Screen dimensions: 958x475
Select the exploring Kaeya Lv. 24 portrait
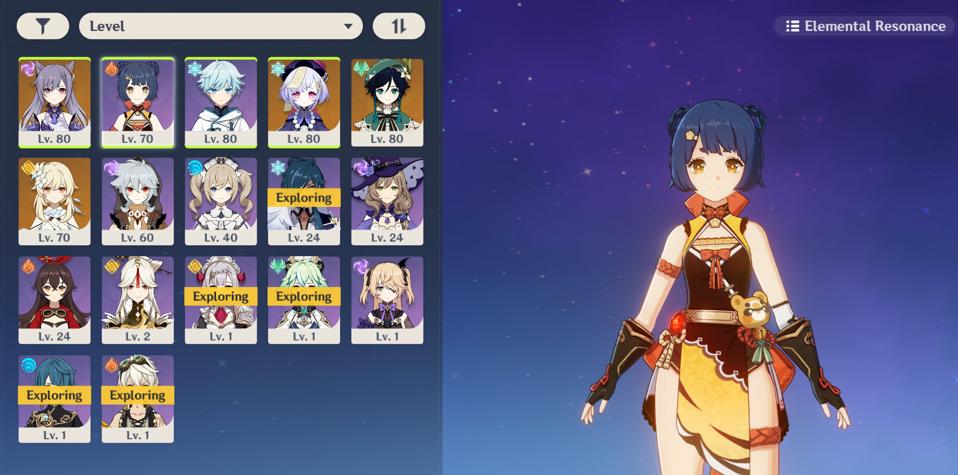coord(304,200)
